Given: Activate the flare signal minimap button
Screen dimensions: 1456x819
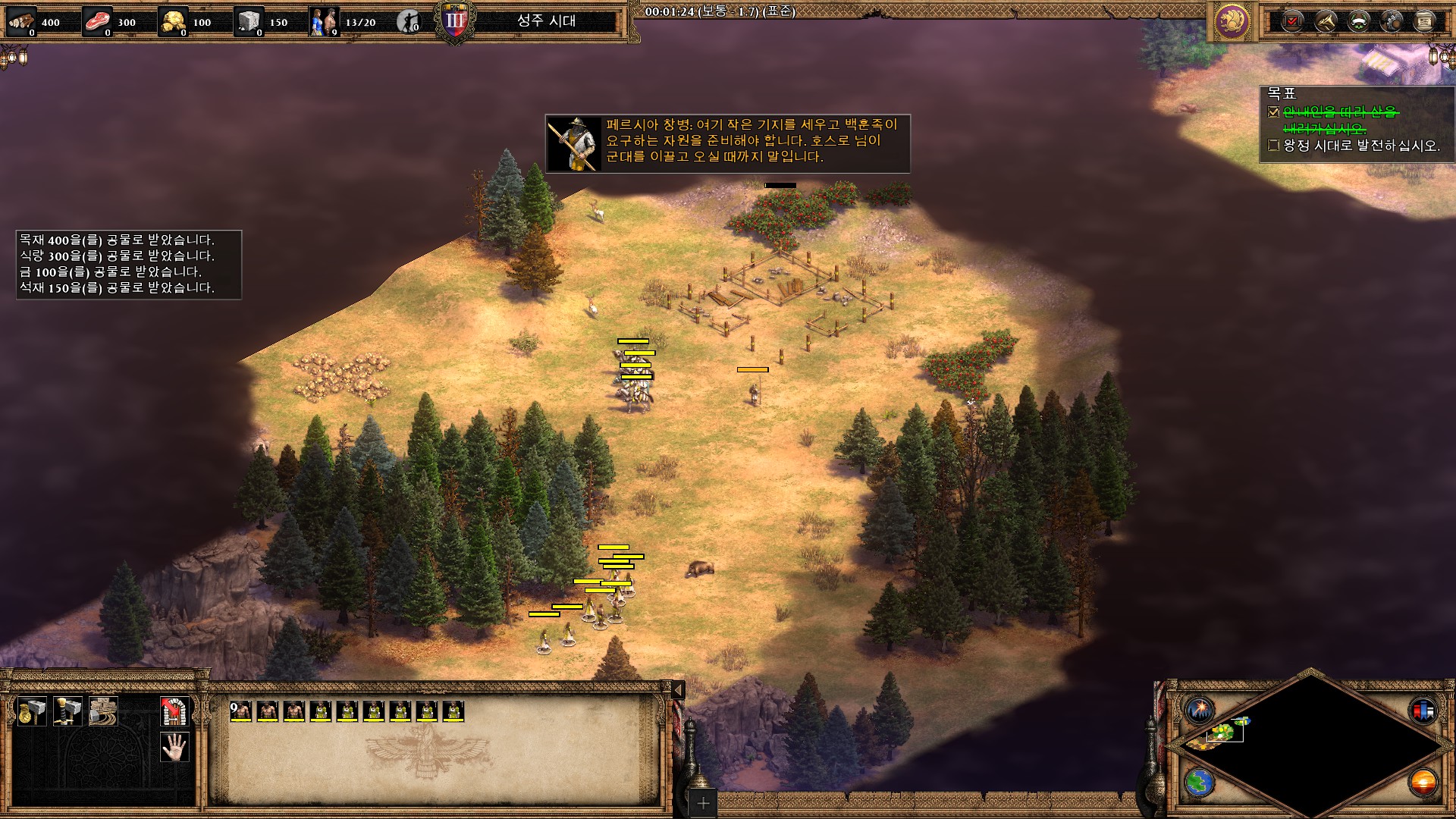Looking at the screenshot, I should [1200, 711].
